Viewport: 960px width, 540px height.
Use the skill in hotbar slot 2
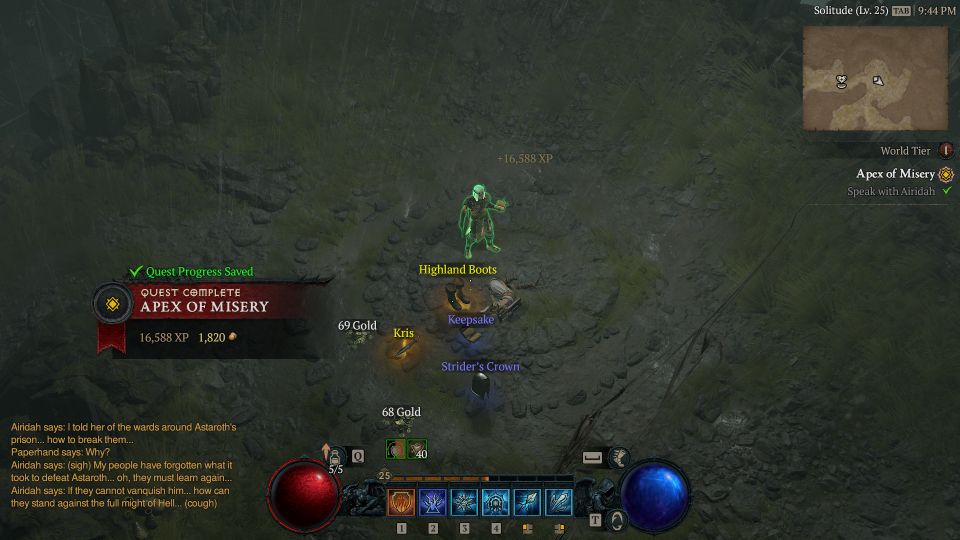433,502
